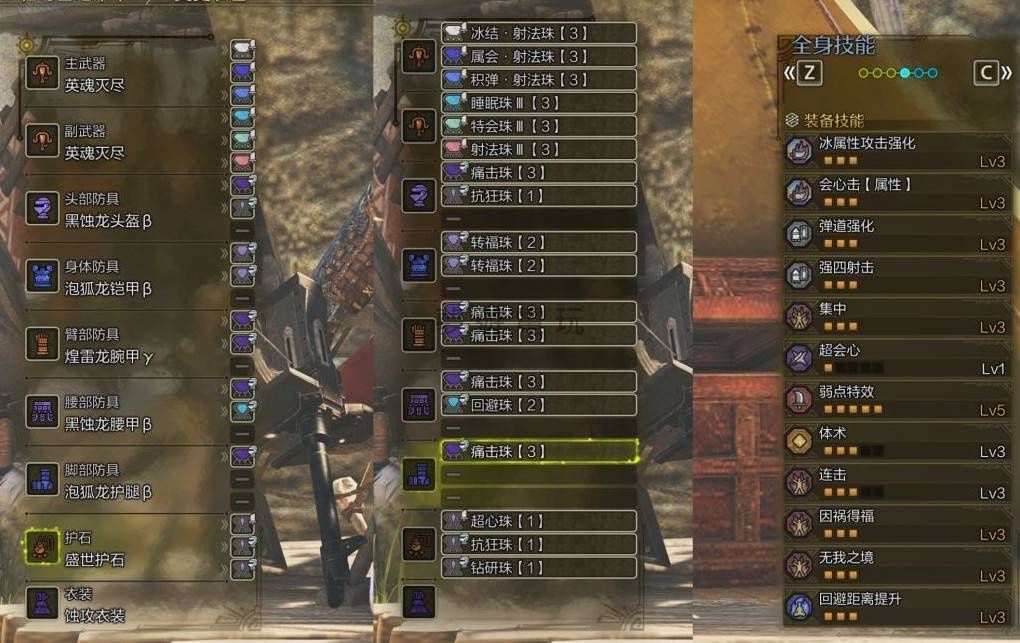
Task: Select the 超会心 skill row
Action: (x=897, y=359)
